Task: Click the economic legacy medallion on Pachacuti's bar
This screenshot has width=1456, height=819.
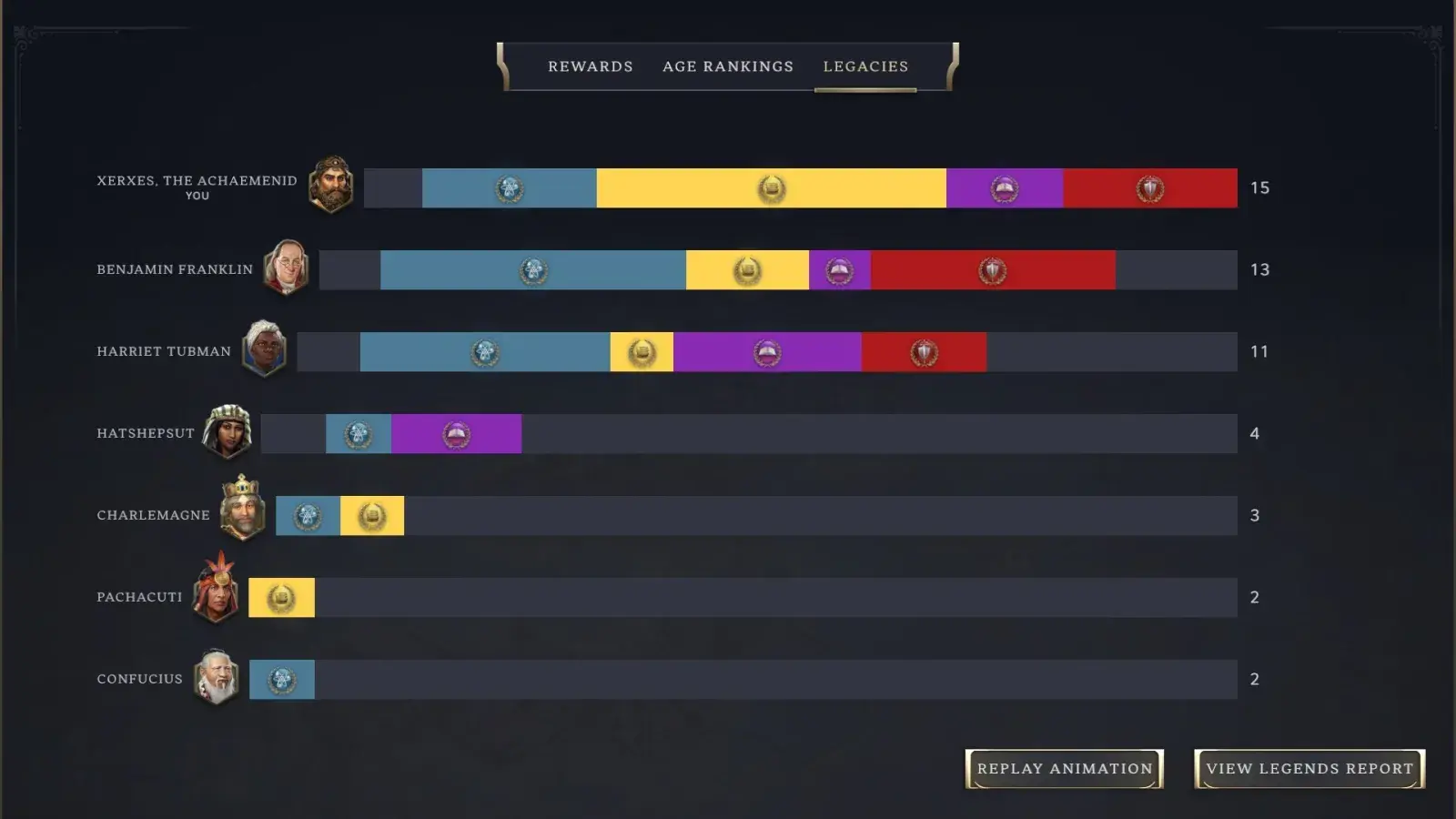Action: (282, 598)
